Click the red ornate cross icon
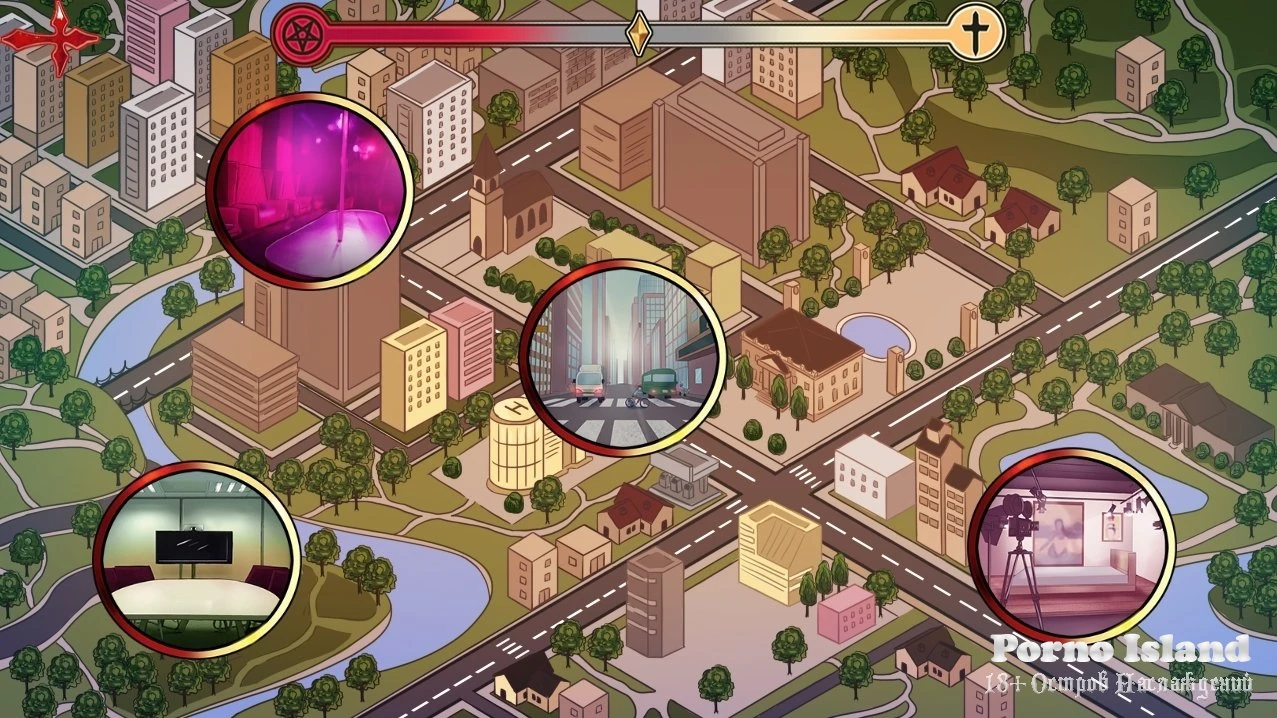1277x718 pixels. 52,37
